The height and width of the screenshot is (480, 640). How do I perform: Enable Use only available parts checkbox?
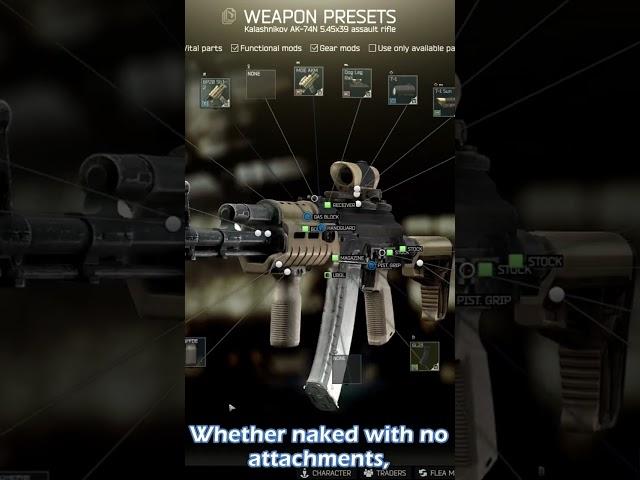click(372, 48)
